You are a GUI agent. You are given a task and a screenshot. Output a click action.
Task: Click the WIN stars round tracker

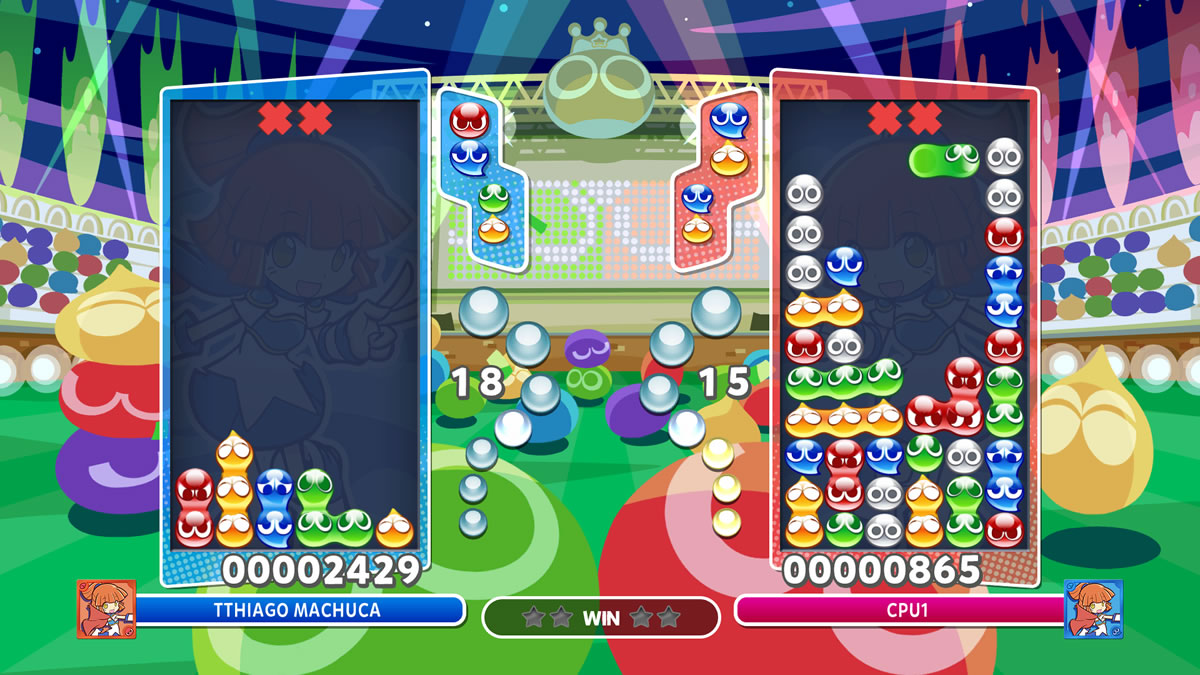coord(601,617)
